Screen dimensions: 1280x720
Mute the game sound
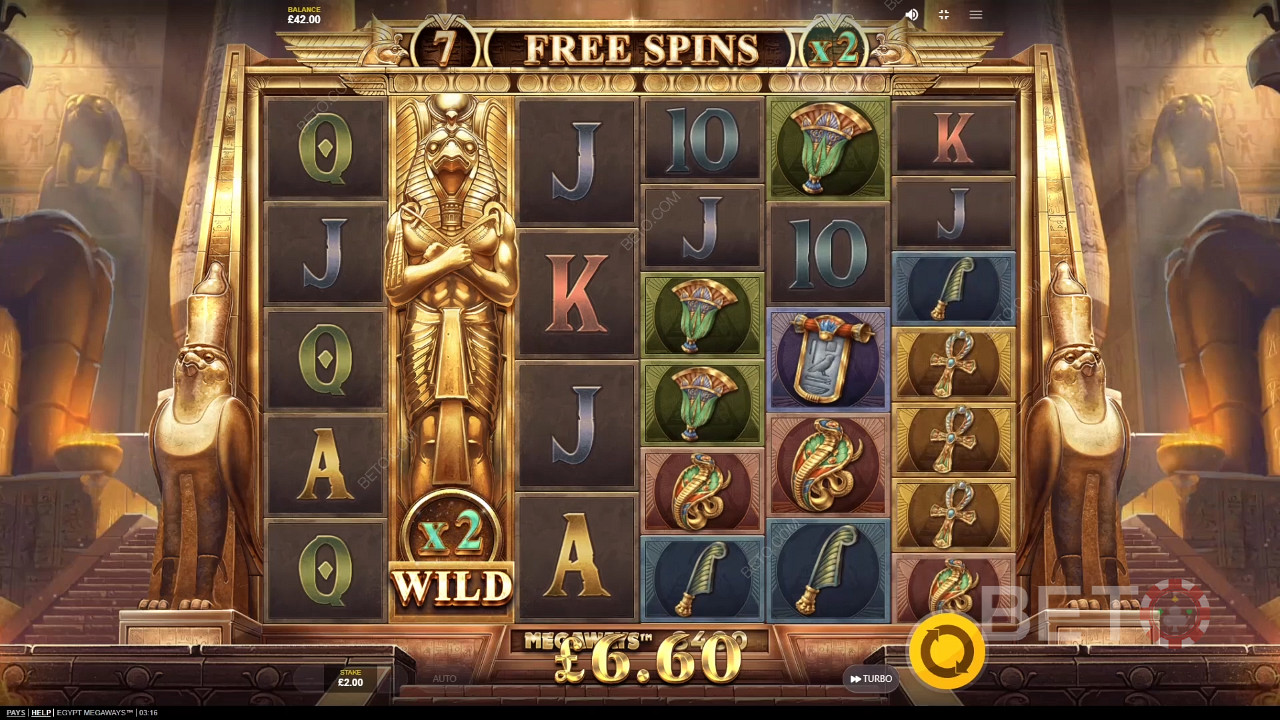click(911, 15)
